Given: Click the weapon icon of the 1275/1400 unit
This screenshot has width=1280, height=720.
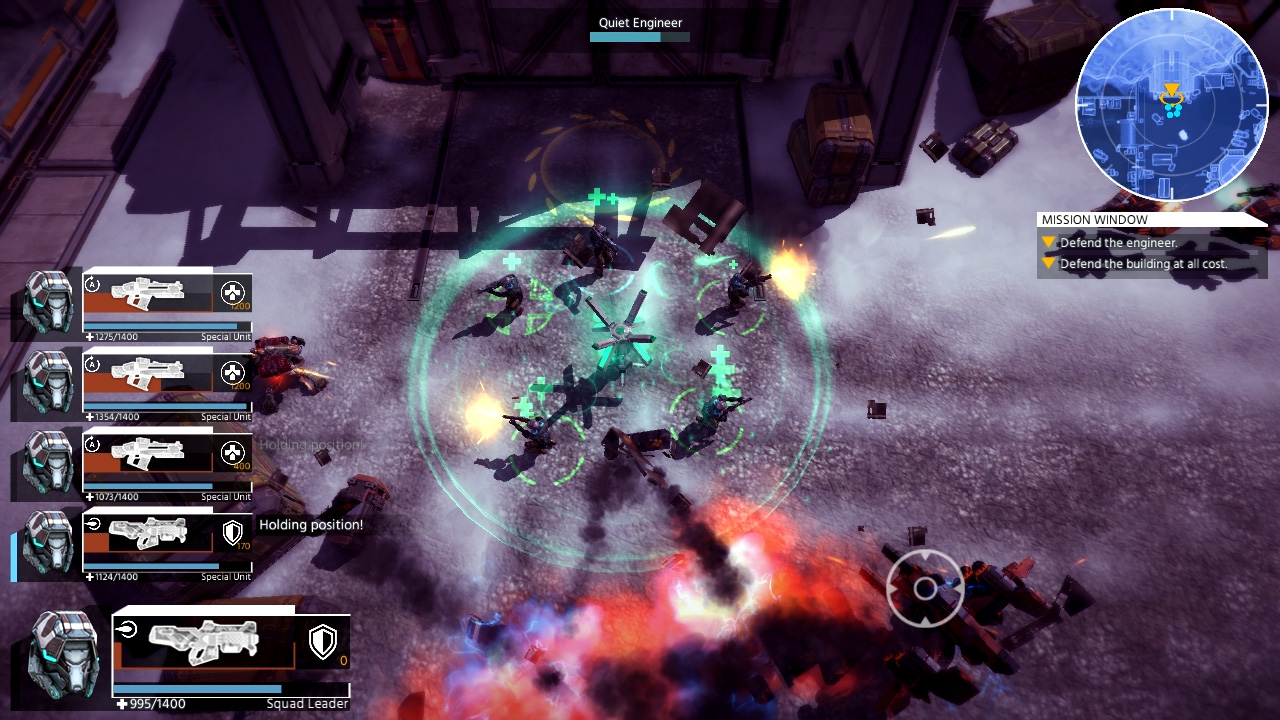Looking at the screenshot, I should tap(146, 292).
